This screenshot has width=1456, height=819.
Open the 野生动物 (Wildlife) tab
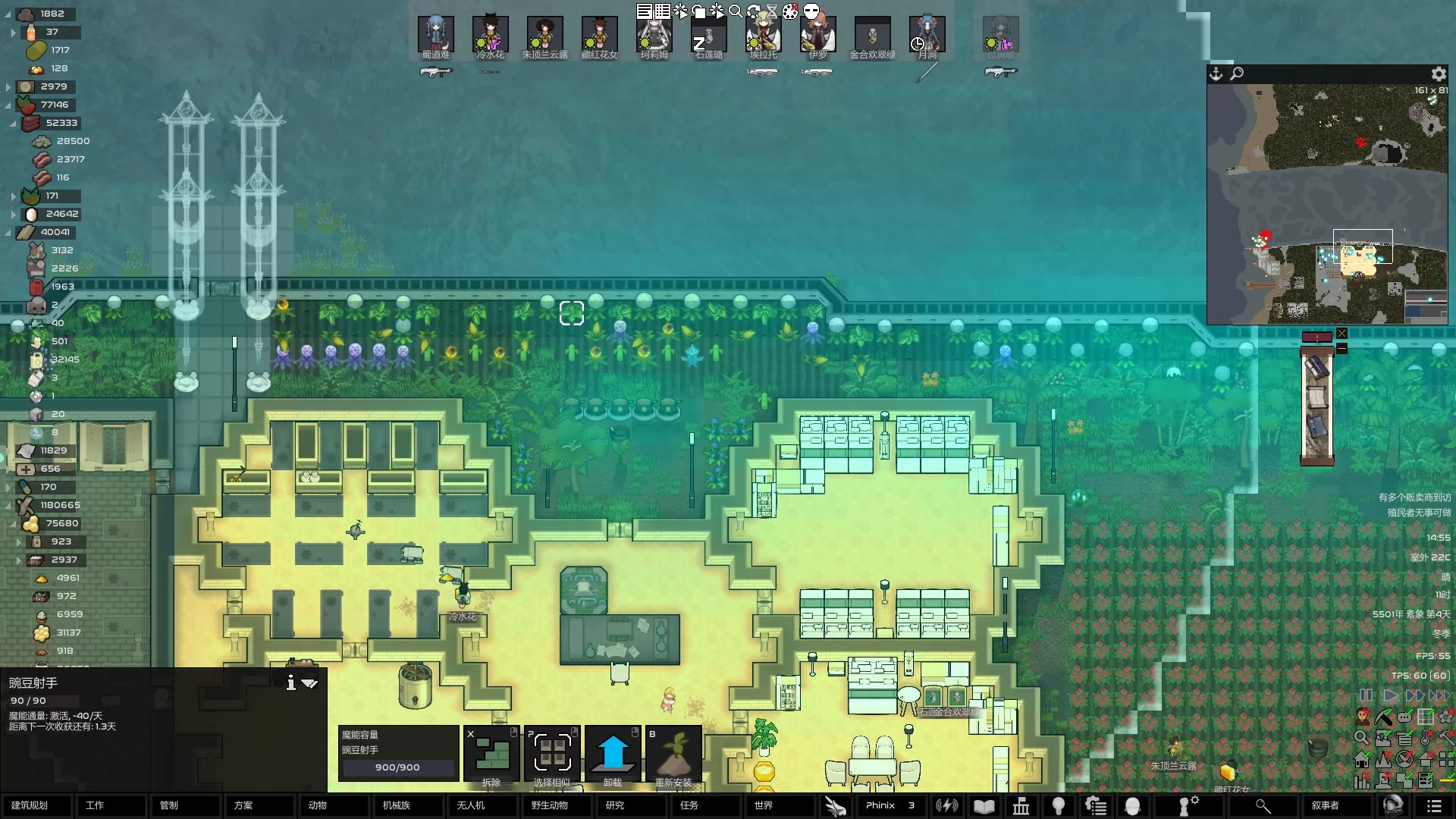[550, 805]
